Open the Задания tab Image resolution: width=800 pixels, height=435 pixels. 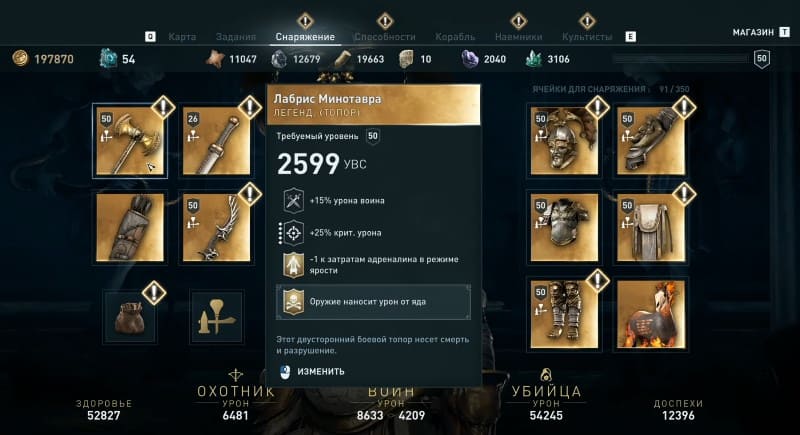[x=235, y=37]
